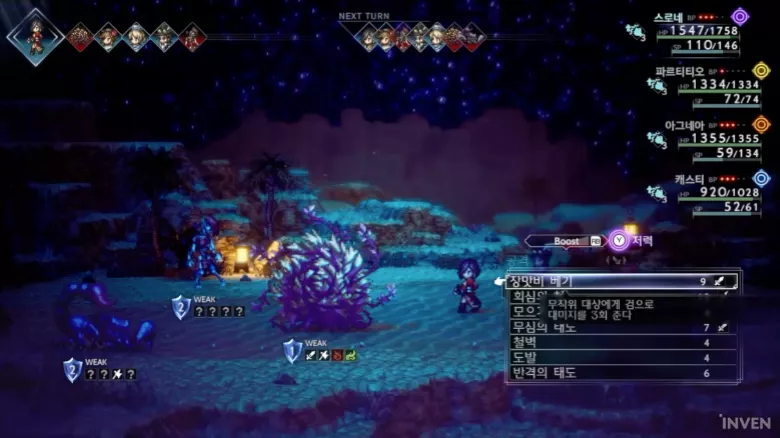This screenshot has width=780, height=438.
Task: Click the Boost gauge bar
Action: 566,241
